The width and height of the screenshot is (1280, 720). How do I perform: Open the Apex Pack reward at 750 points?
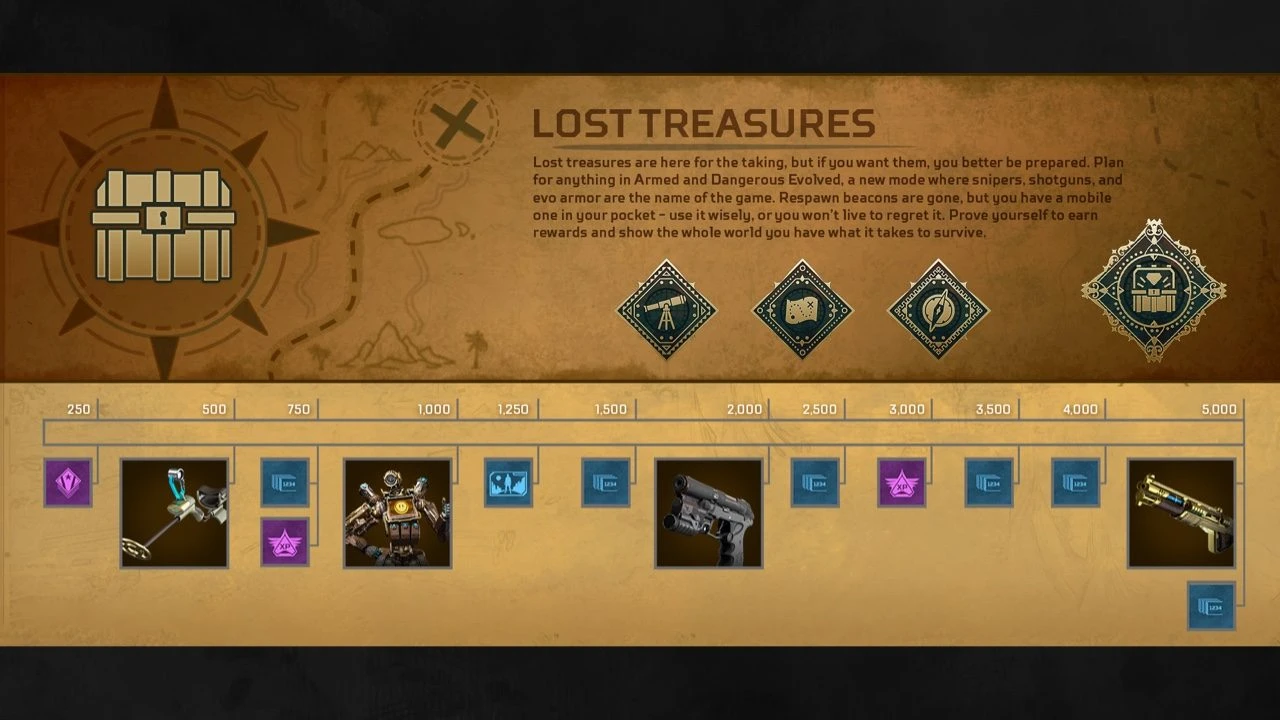pyautogui.click(x=283, y=483)
